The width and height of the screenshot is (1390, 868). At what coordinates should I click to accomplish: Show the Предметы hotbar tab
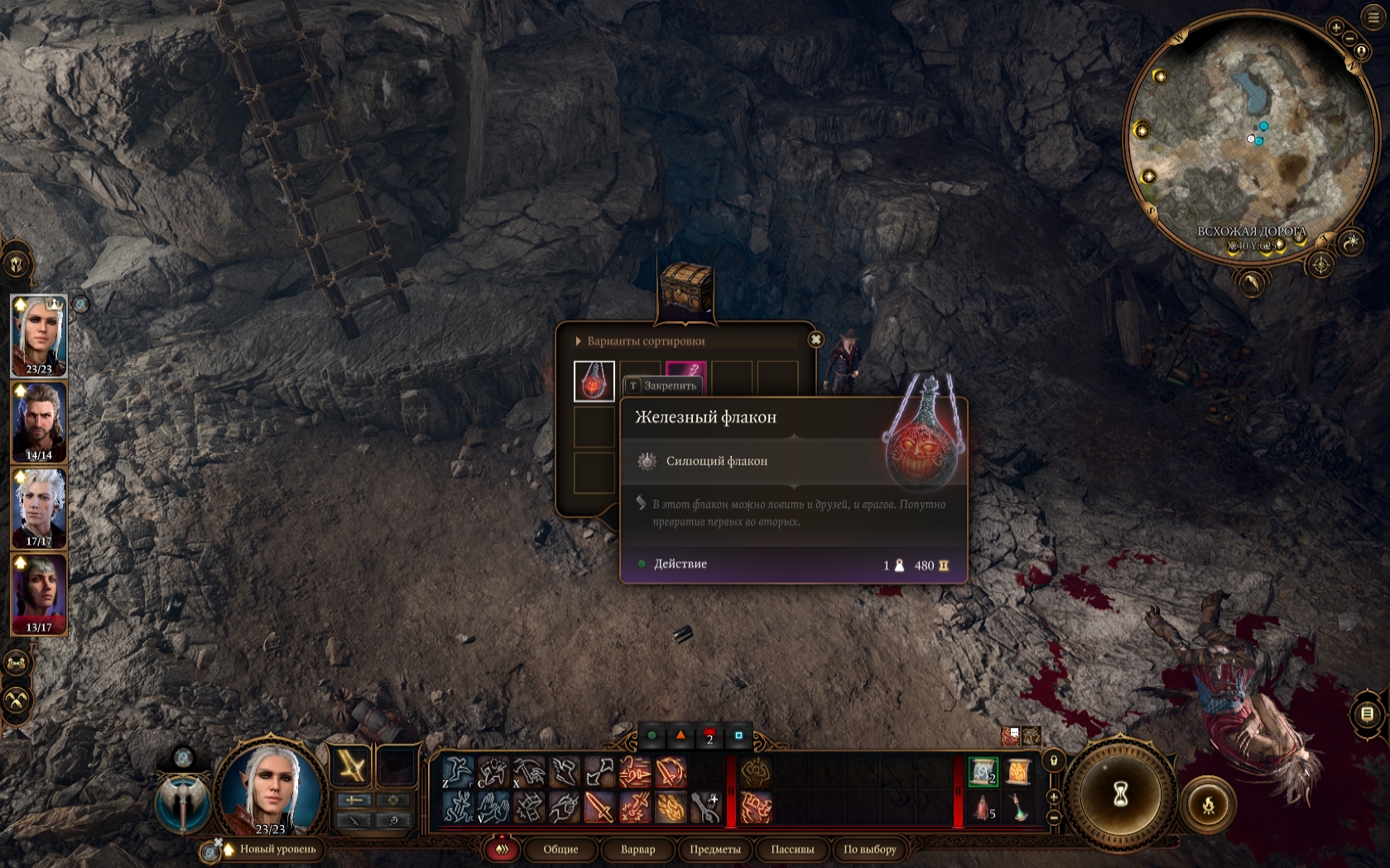pos(714,849)
